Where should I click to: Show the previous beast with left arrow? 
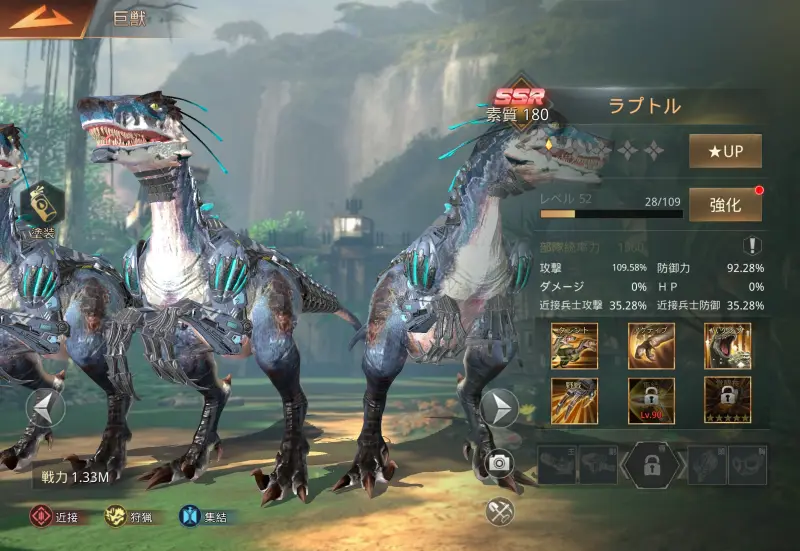click(46, 407)
